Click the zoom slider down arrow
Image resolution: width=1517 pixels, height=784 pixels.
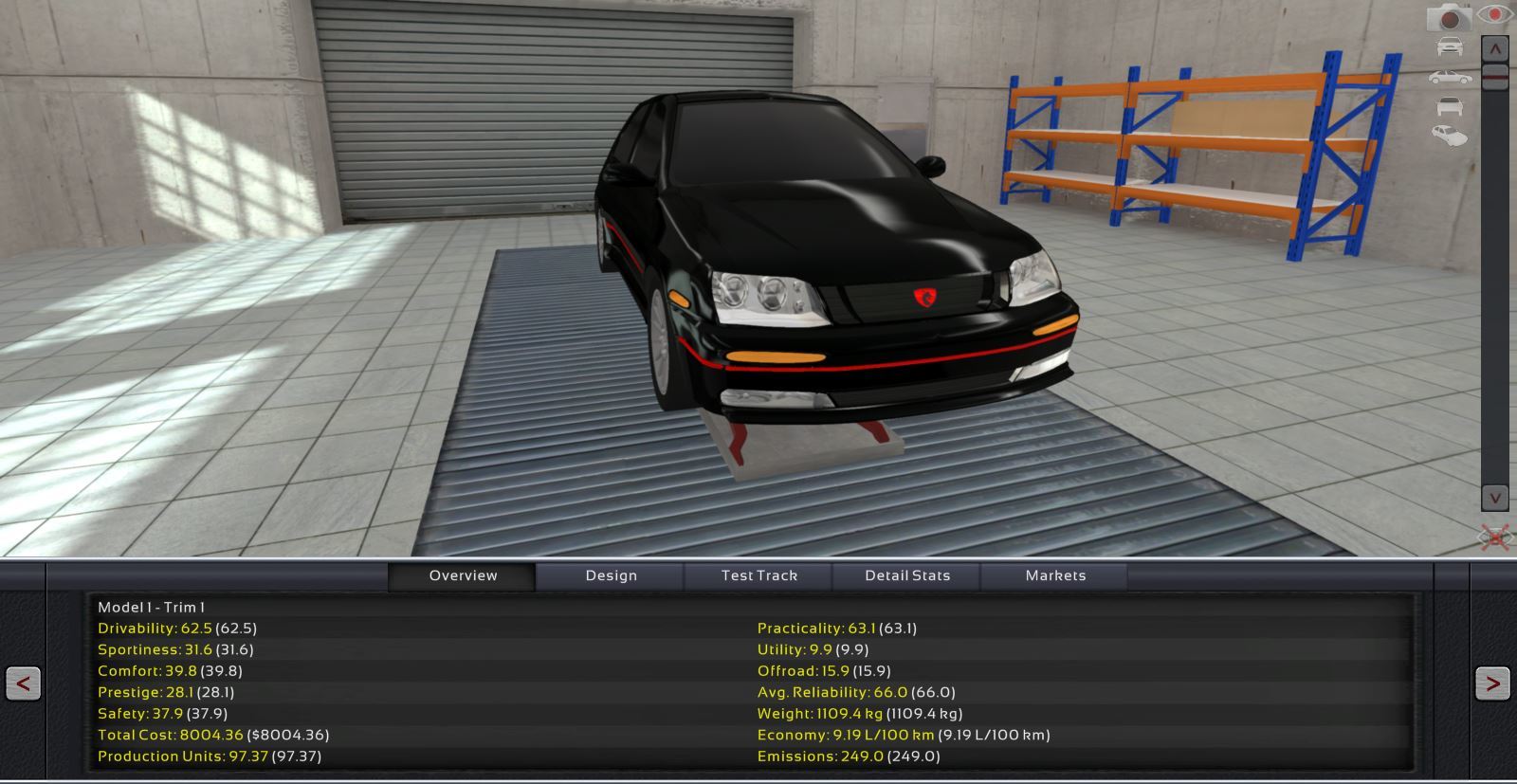tap(1495, 498)
